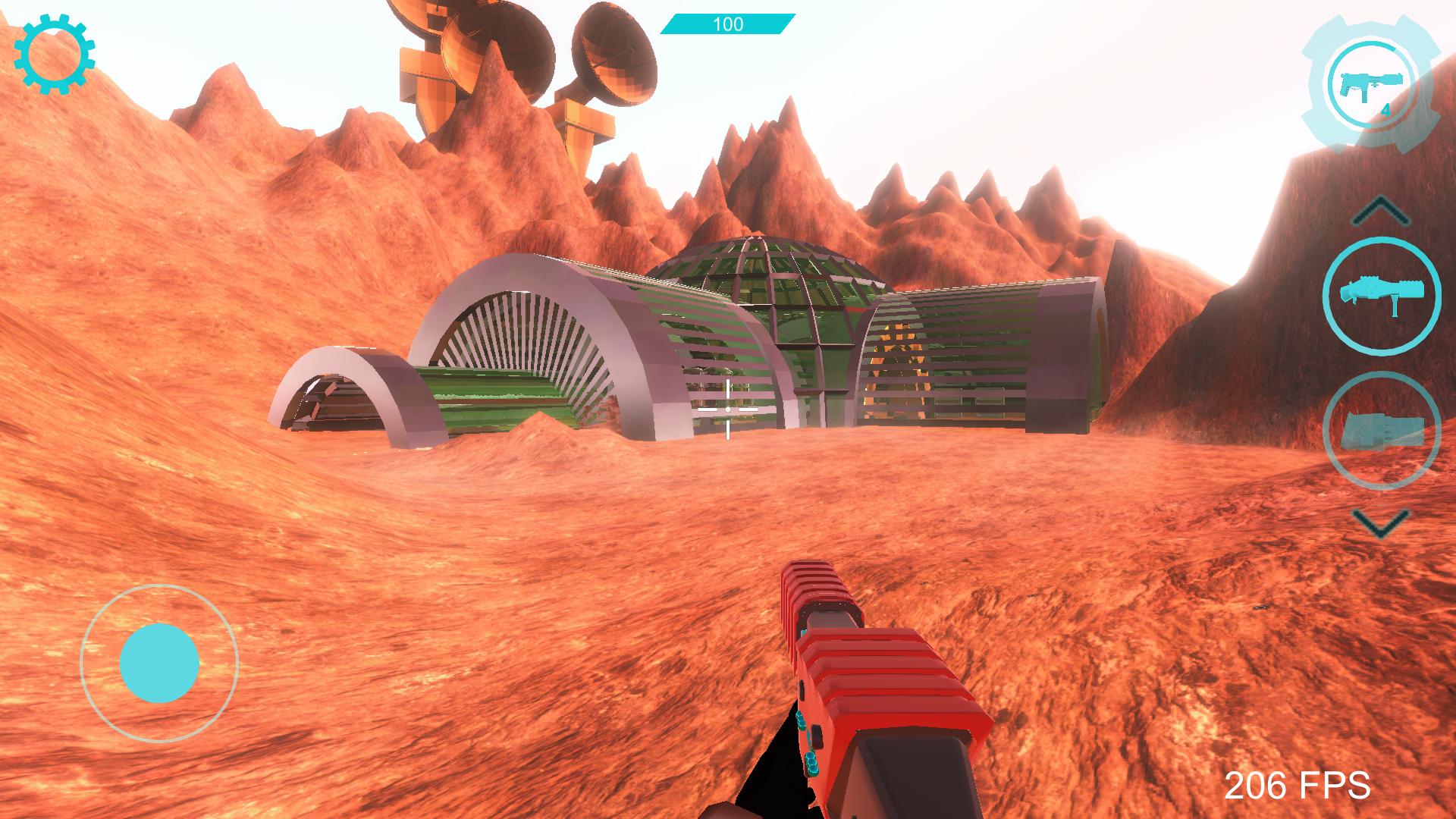Tap the cyan virtual joystick knob
This screenshot has width=1456, height=819.
(x=159, y=663)
